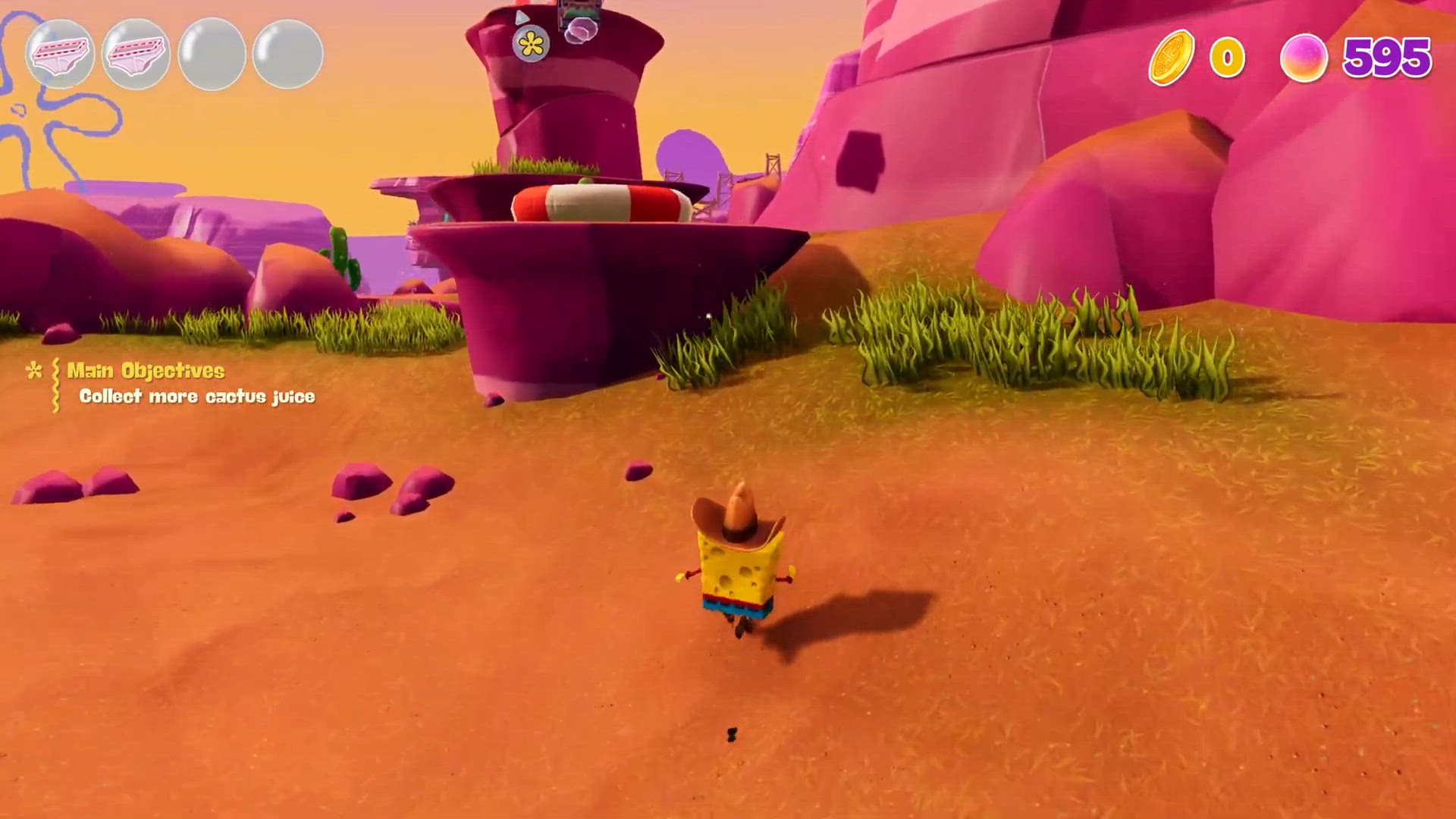1456x819 pixels.
Task: Click the yellow flower objective marker
Action: click(x=531, y=44)
